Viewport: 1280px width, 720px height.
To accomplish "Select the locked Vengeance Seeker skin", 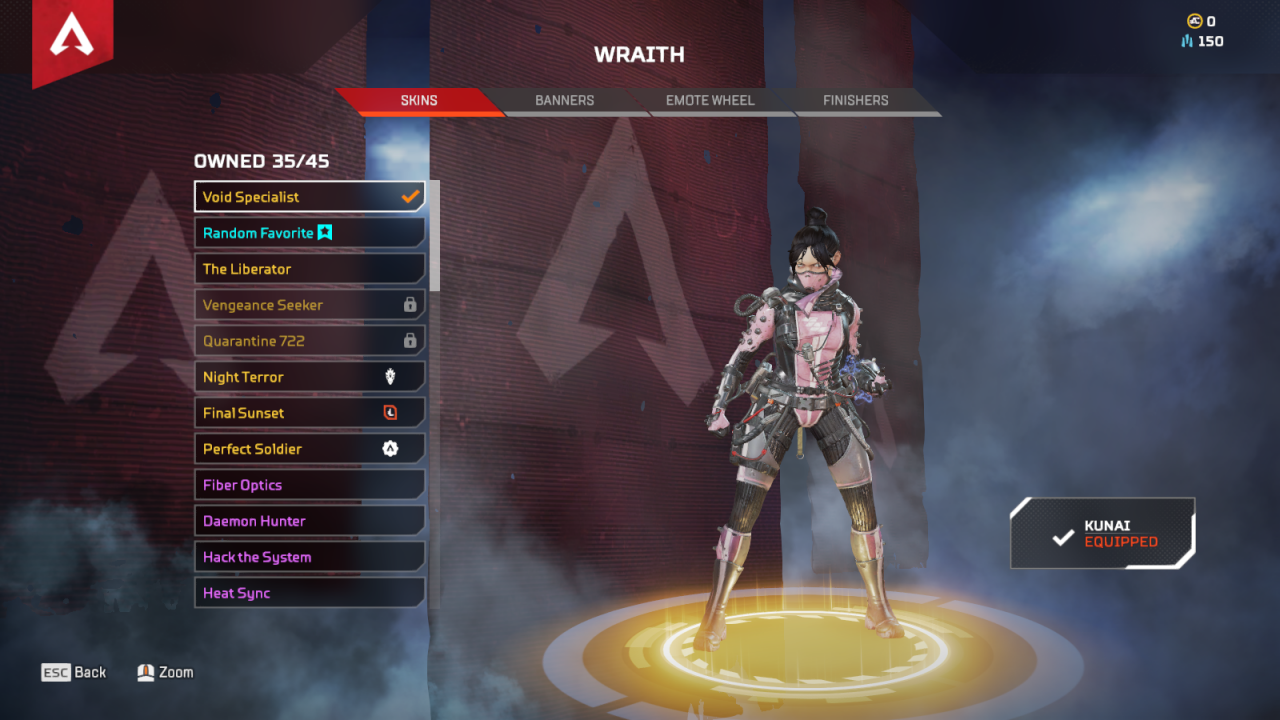I will (309, 305).
